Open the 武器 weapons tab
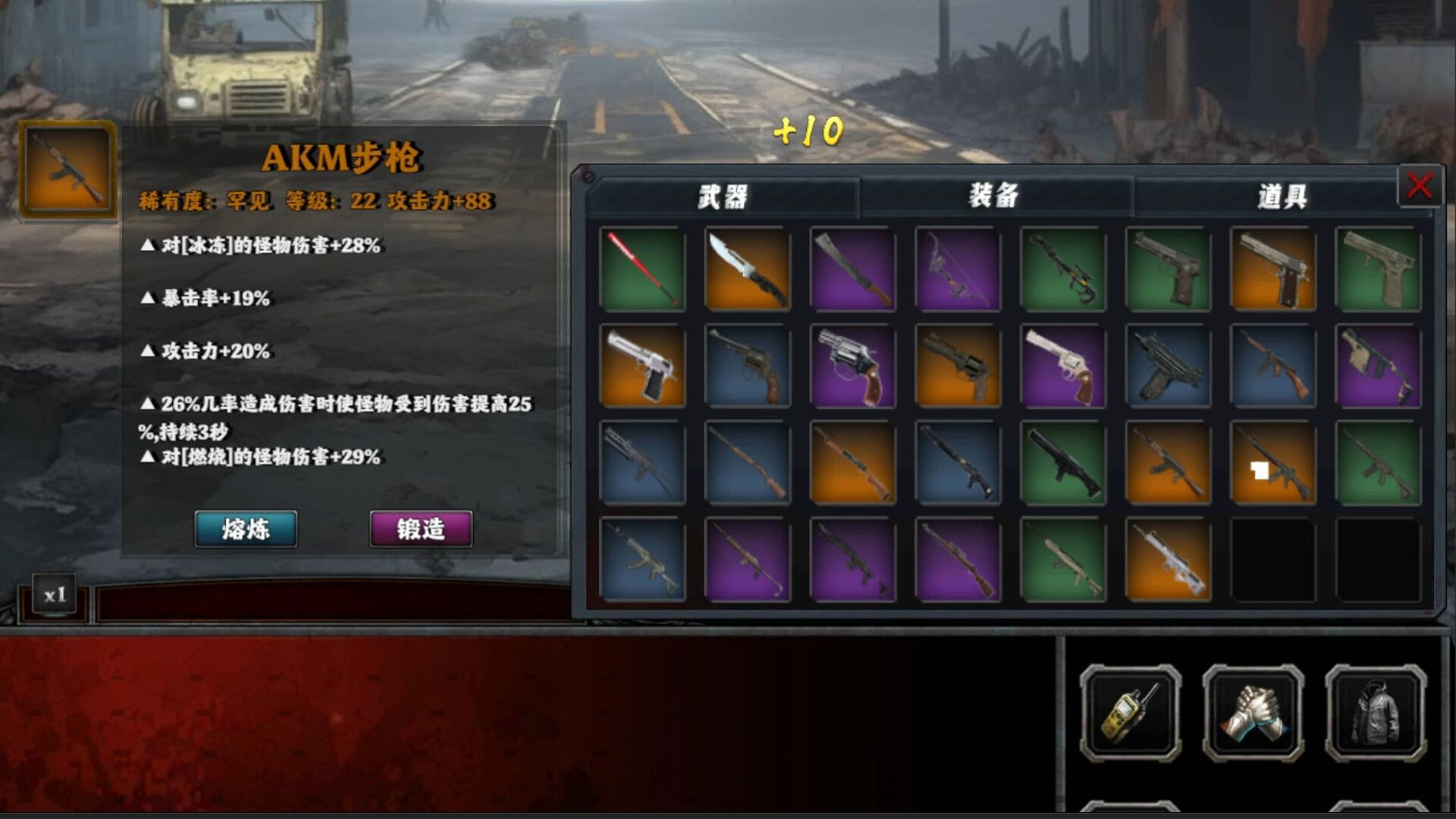1456x819 pixels. (724, 196)
